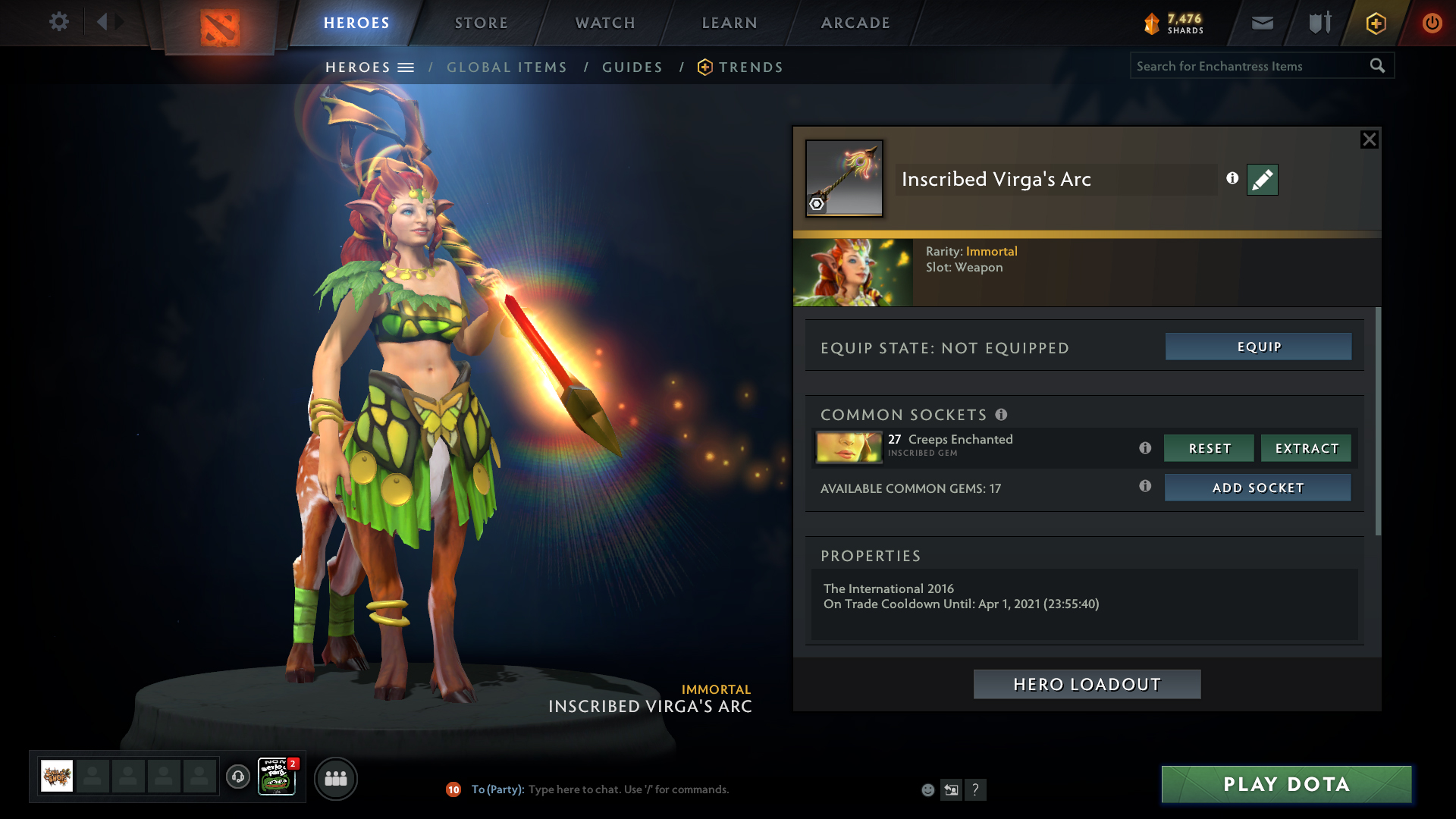The image size is (1456, 819).
Task: Close the item details panel
Action: 1369,140
